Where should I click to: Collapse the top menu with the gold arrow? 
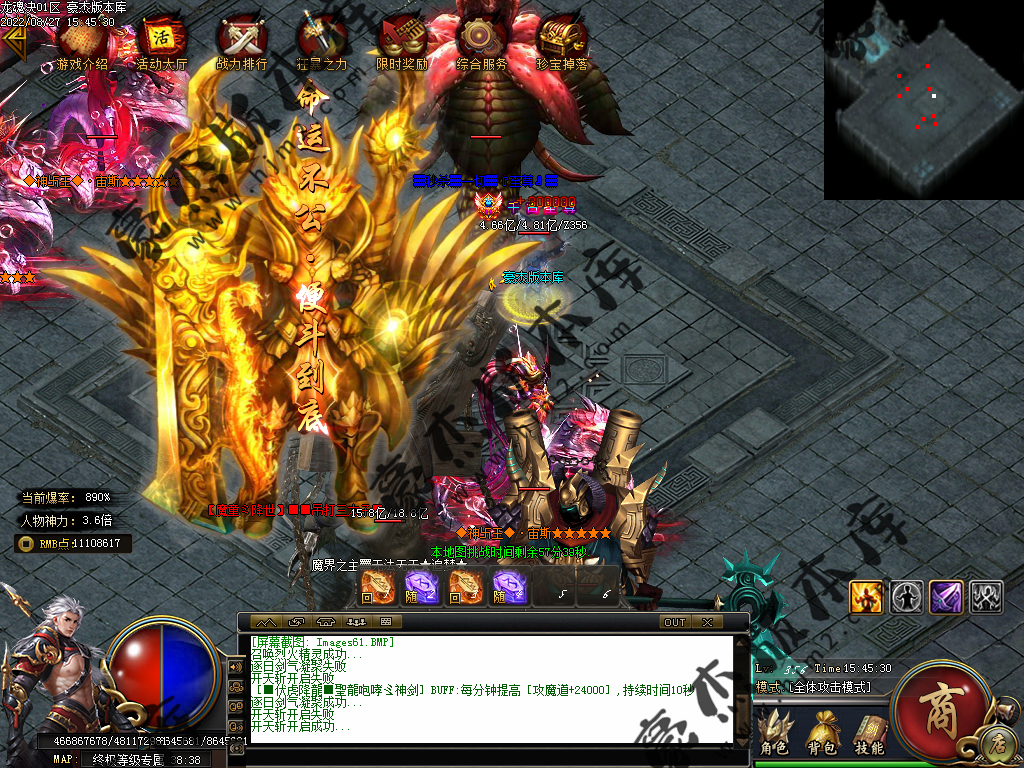pyautogui.click(x=14, y=42)
